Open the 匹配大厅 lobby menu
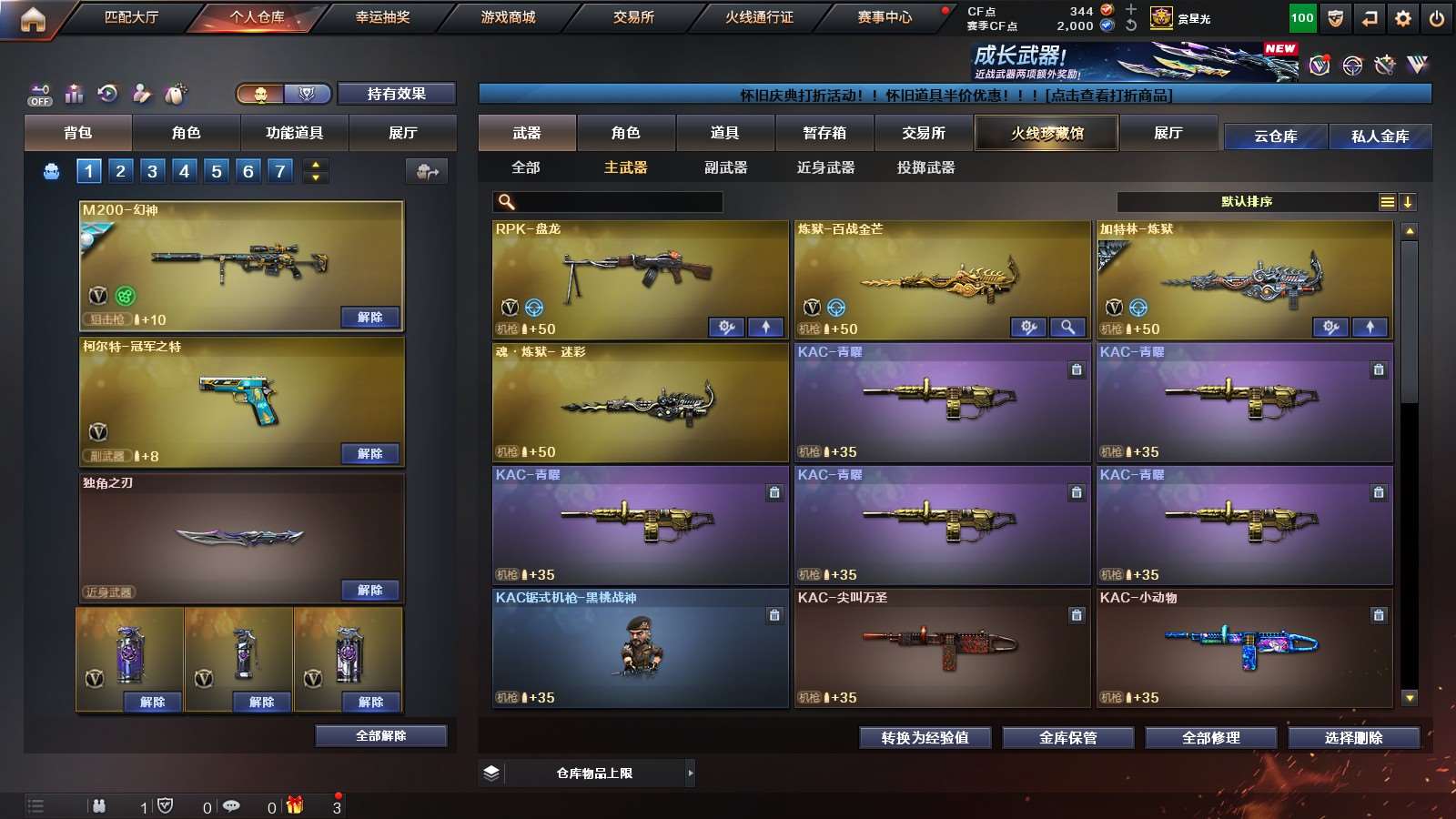This screenshot has width=1456, height=819. click(x=131, y=17)
